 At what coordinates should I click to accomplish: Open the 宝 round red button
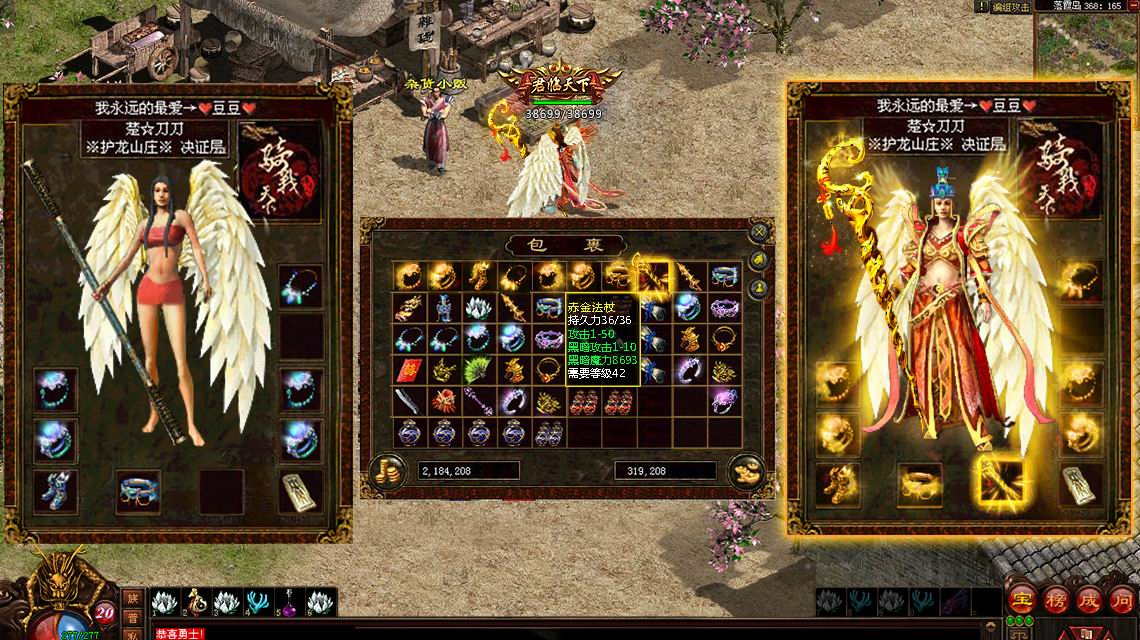(x=1022, y=601)
